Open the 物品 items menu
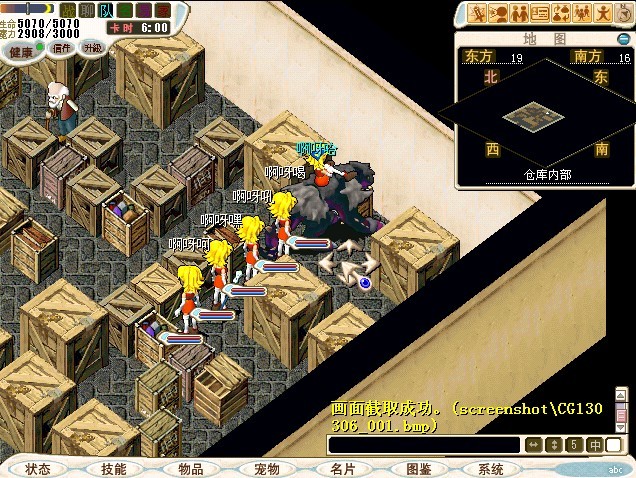Screen dimensions: 636x478 (x=191, y=468)
